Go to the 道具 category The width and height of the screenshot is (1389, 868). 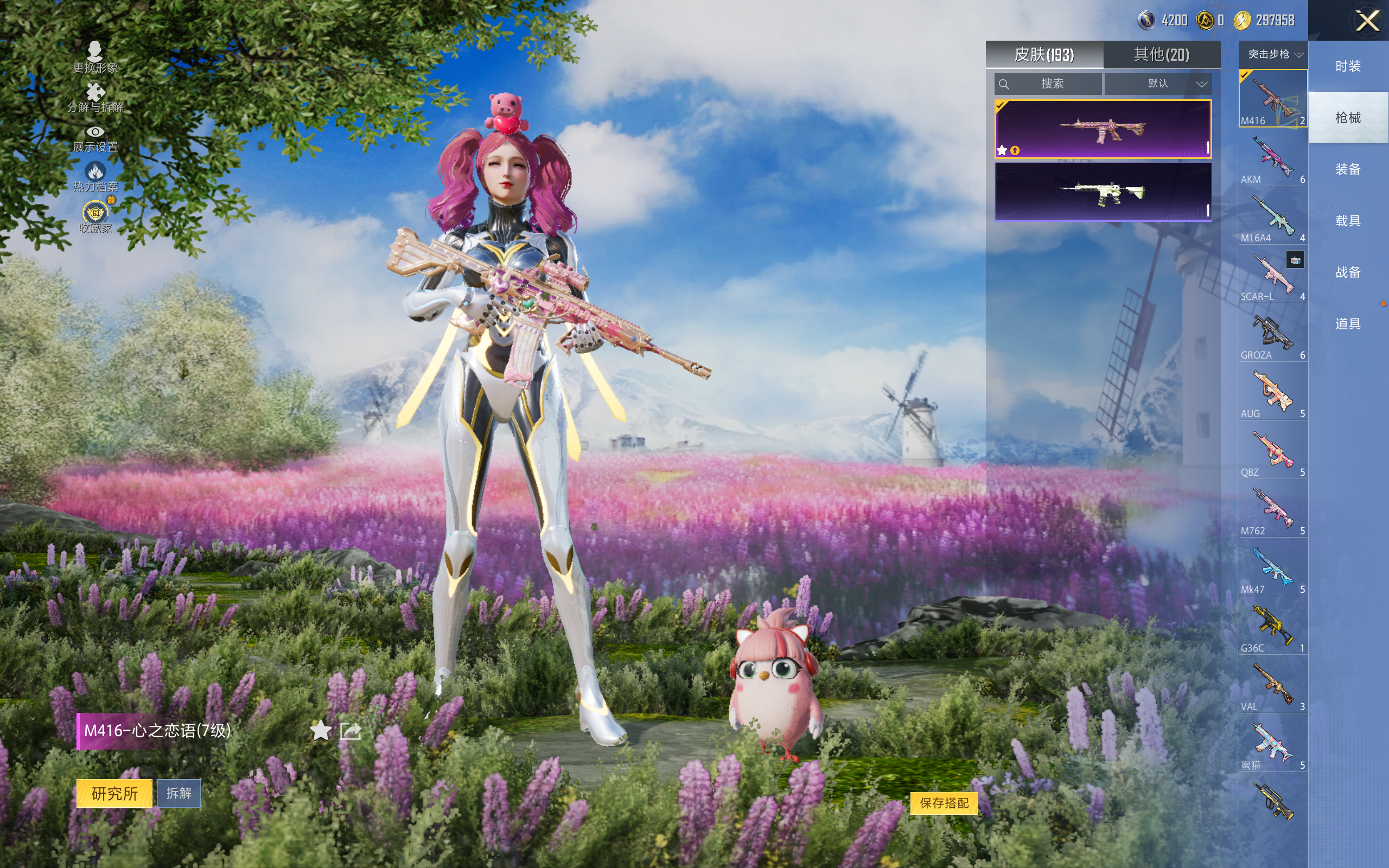point(1348,324)
